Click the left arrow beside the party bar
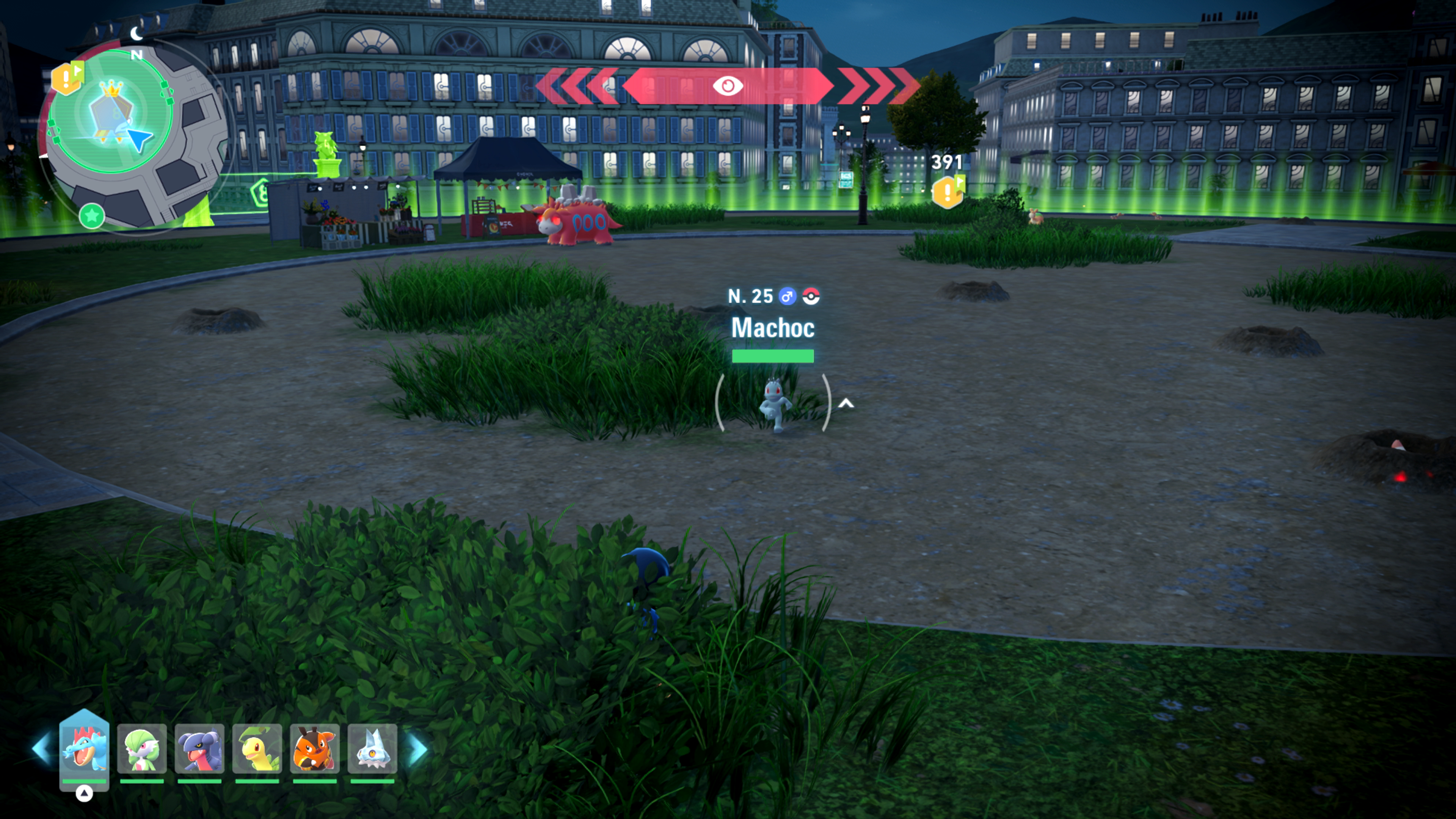Screen dimensions: 1456x819 point(42,748)
